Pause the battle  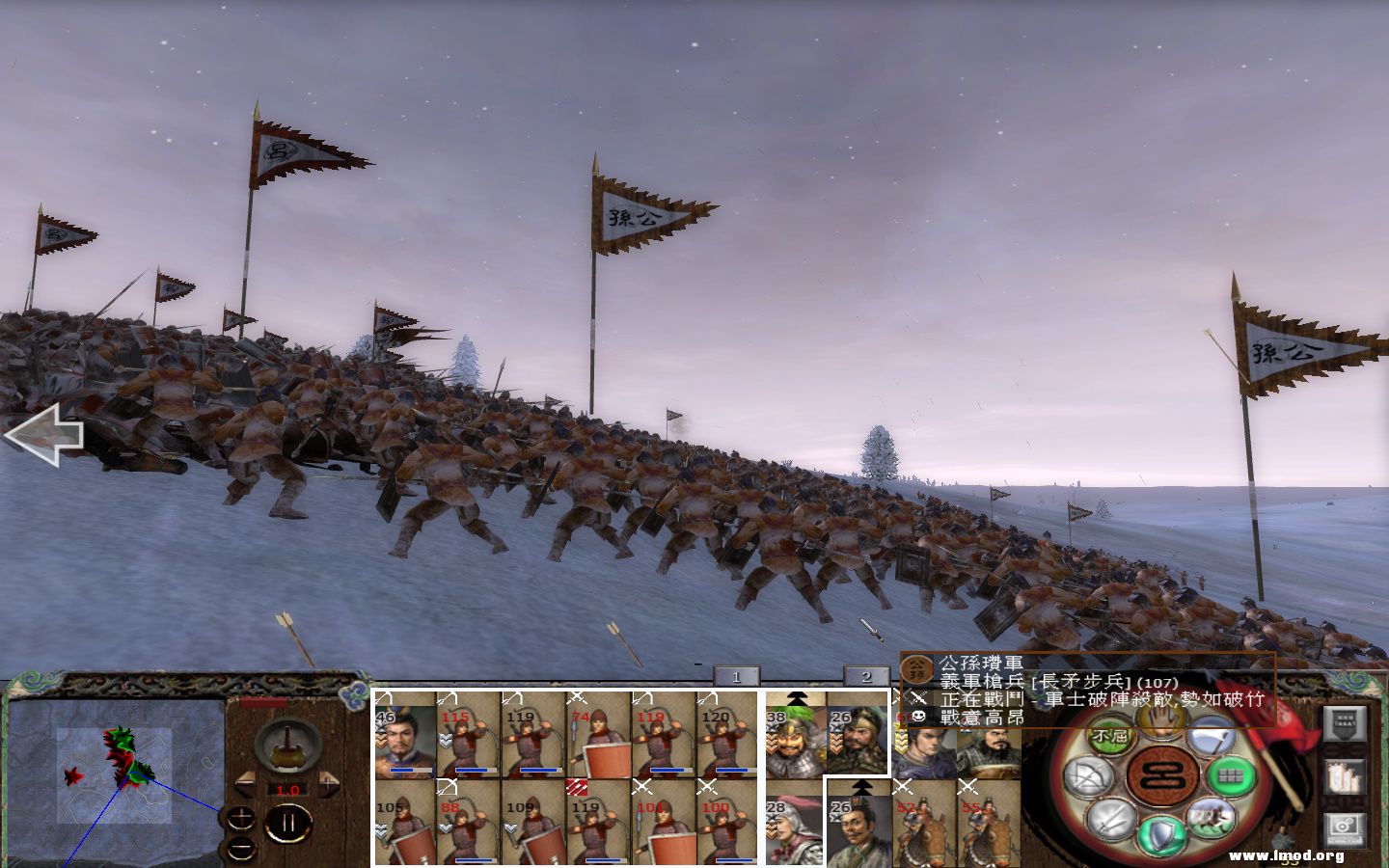pyautogui.click(x=288, y=821)
